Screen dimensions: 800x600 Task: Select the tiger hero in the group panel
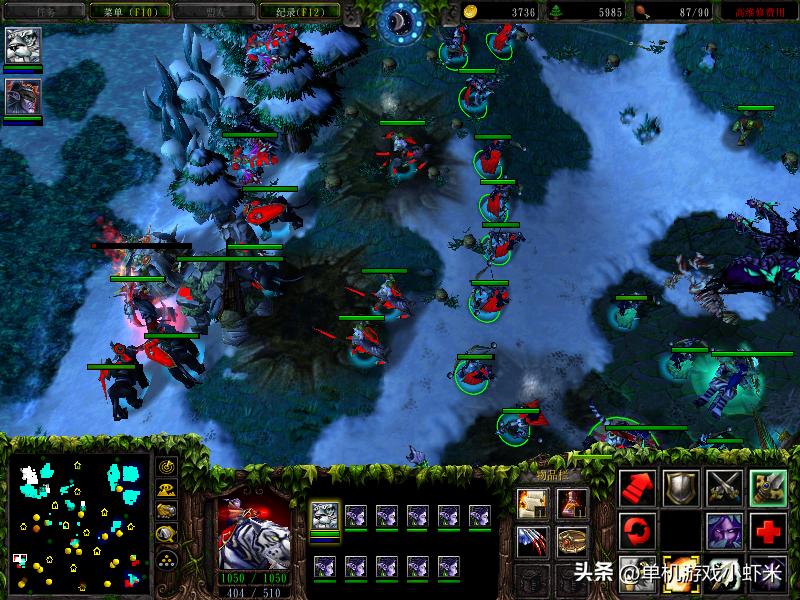click(325, 516)
